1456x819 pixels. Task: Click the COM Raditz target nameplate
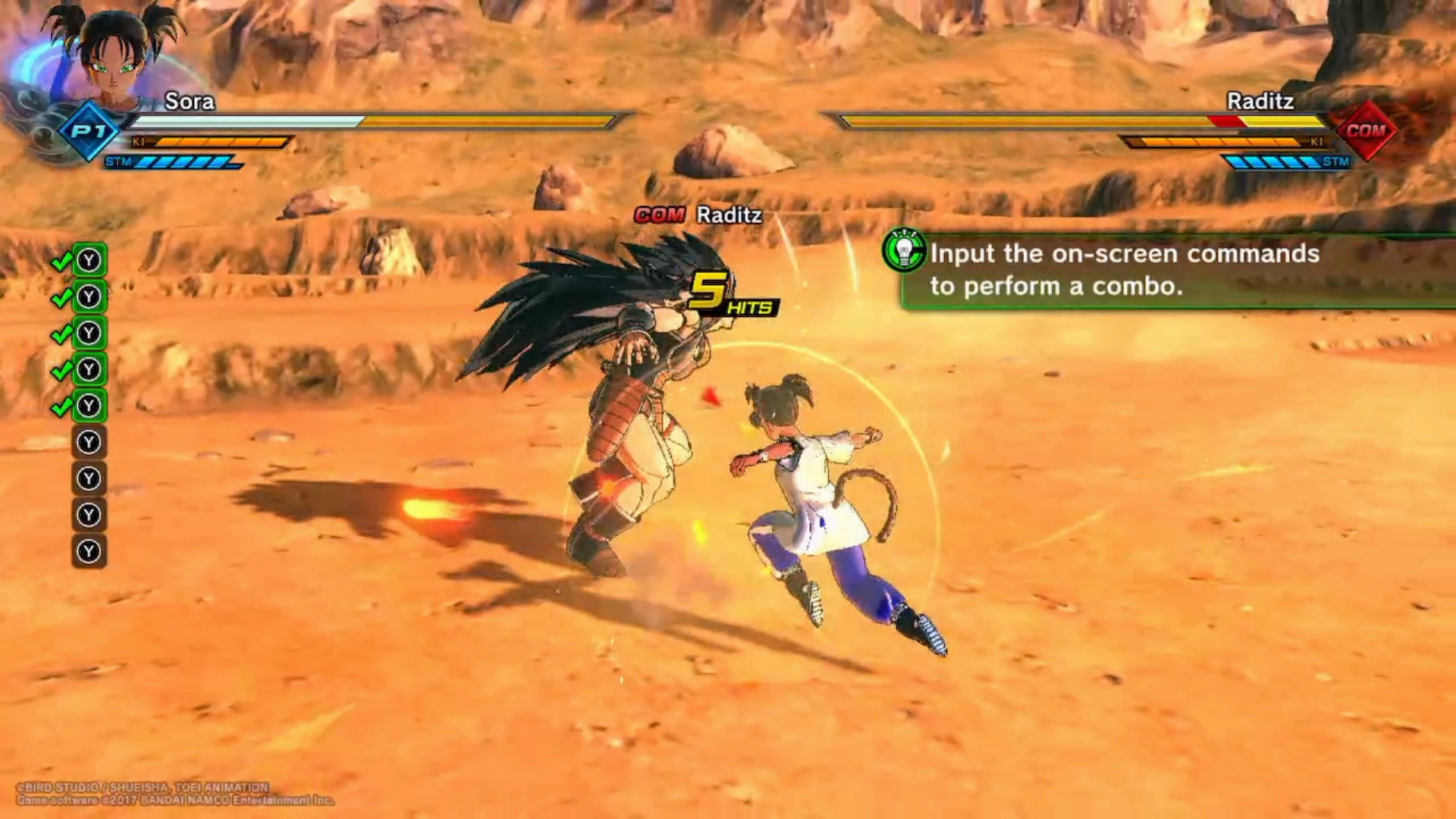[x=698, y=215]
